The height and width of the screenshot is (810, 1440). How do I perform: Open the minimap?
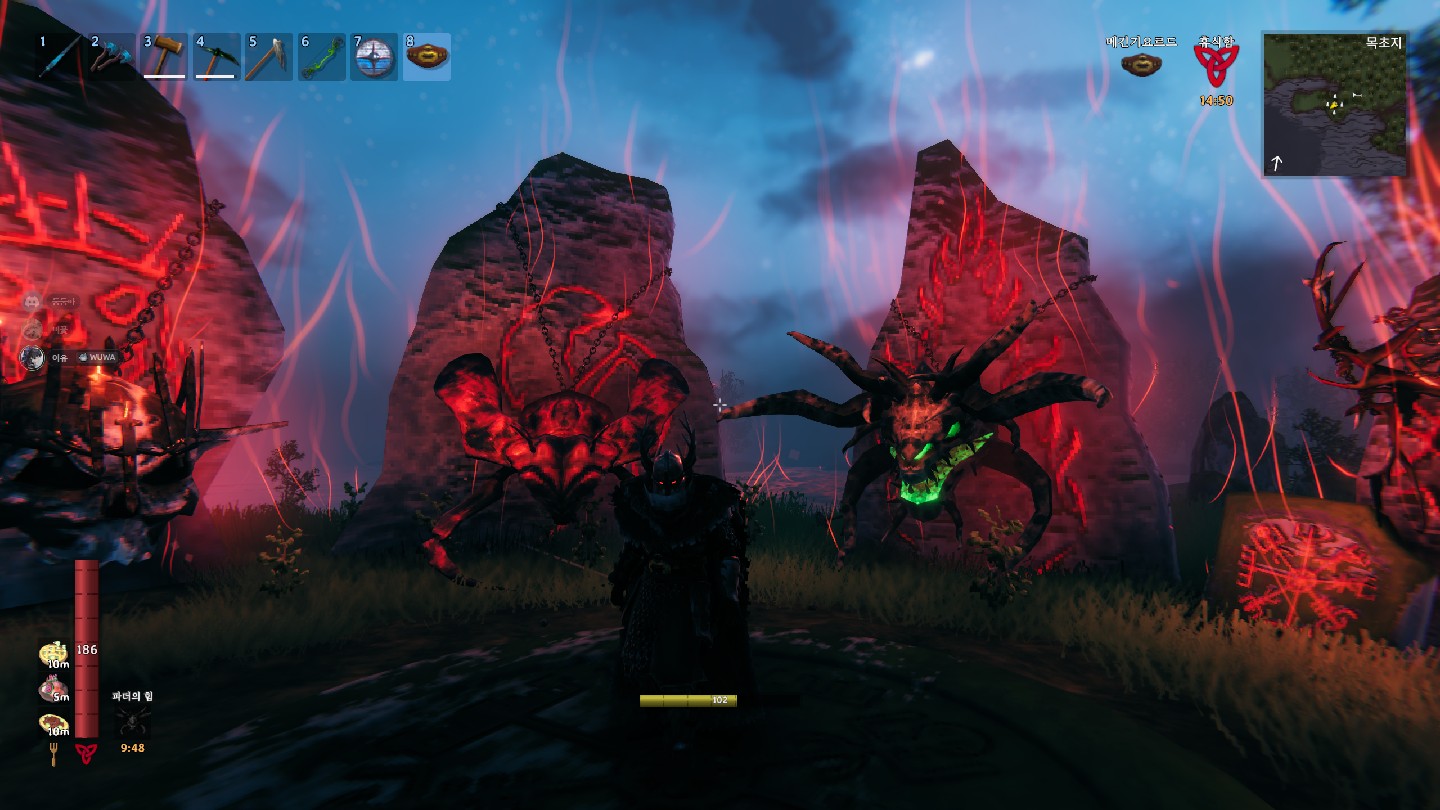(x=1335, y=104)
